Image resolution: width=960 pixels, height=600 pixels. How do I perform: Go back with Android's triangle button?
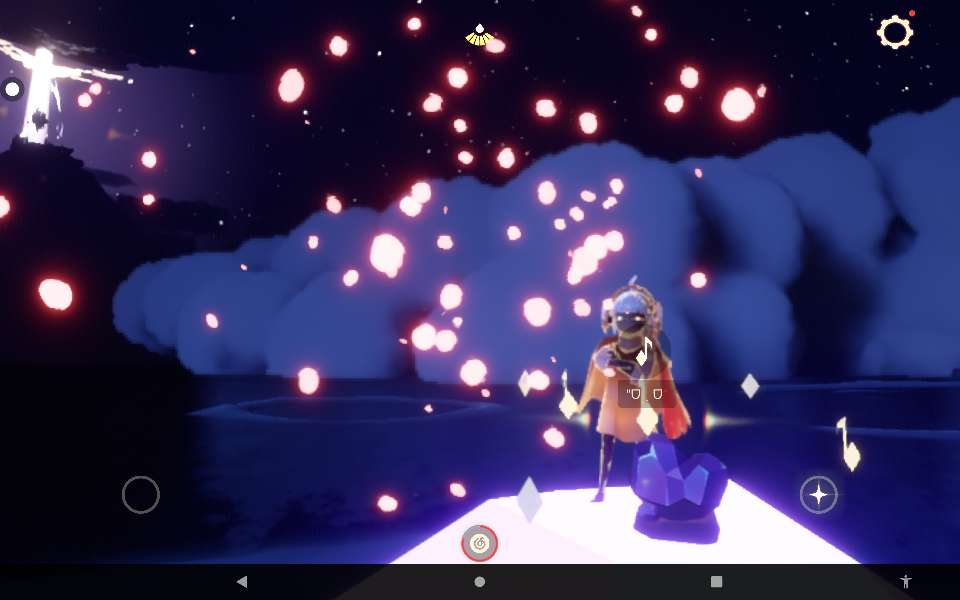pyautogui.click(x=242, y=581)
